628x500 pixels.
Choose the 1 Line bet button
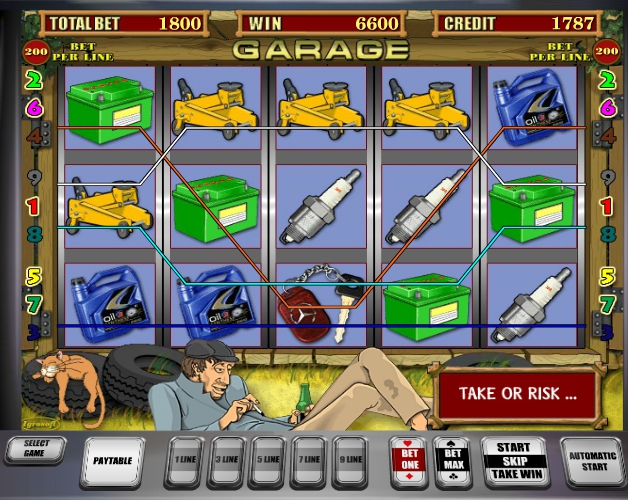184,459
